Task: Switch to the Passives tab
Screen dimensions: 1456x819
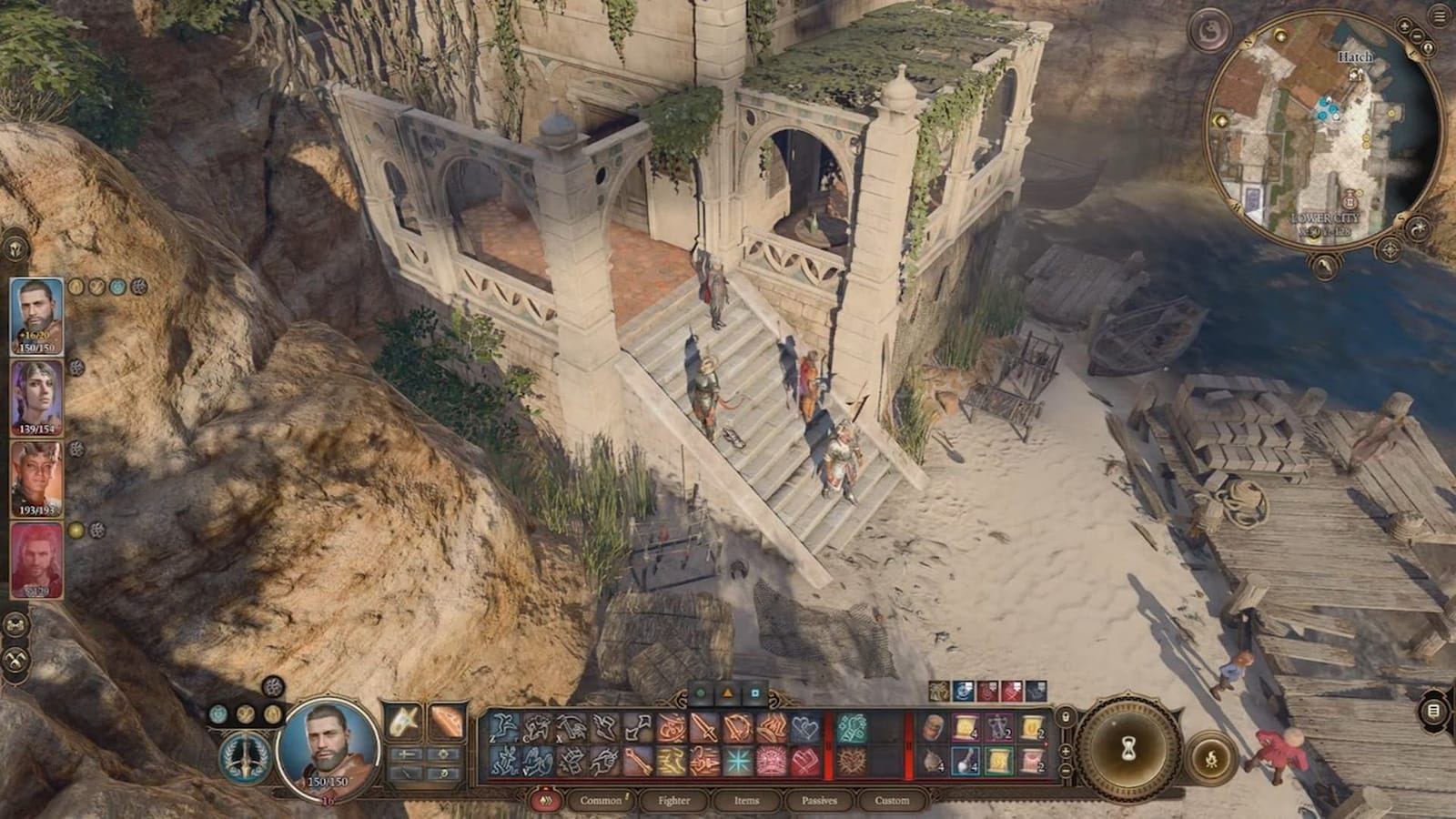Action: point(819,801)
